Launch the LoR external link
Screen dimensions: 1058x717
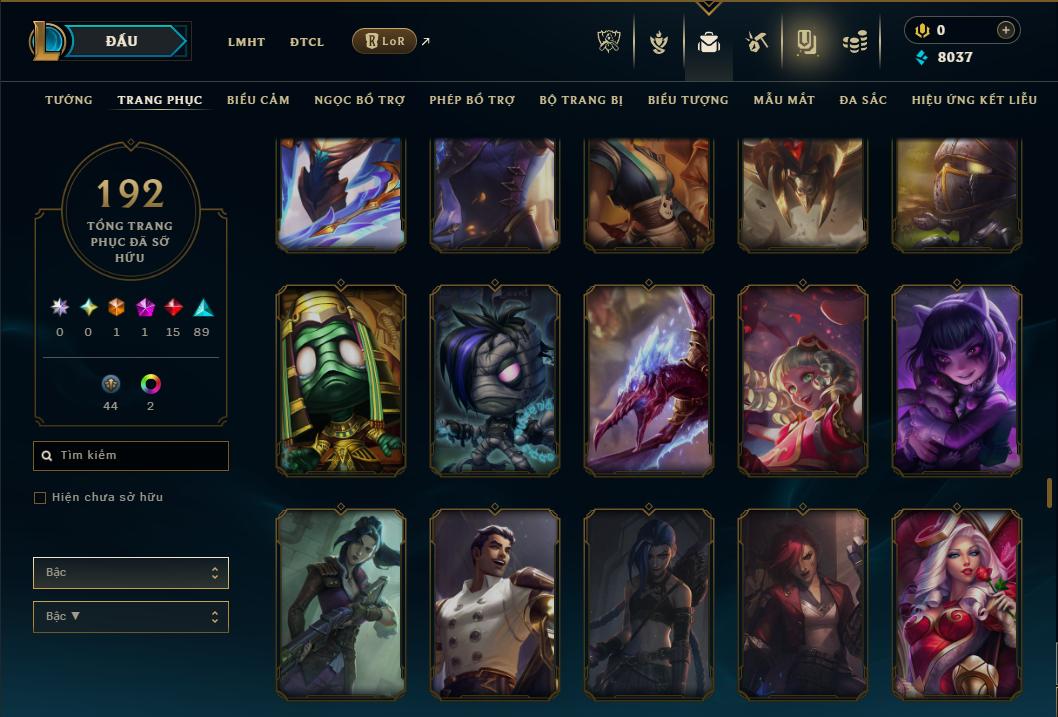point(385,41)
